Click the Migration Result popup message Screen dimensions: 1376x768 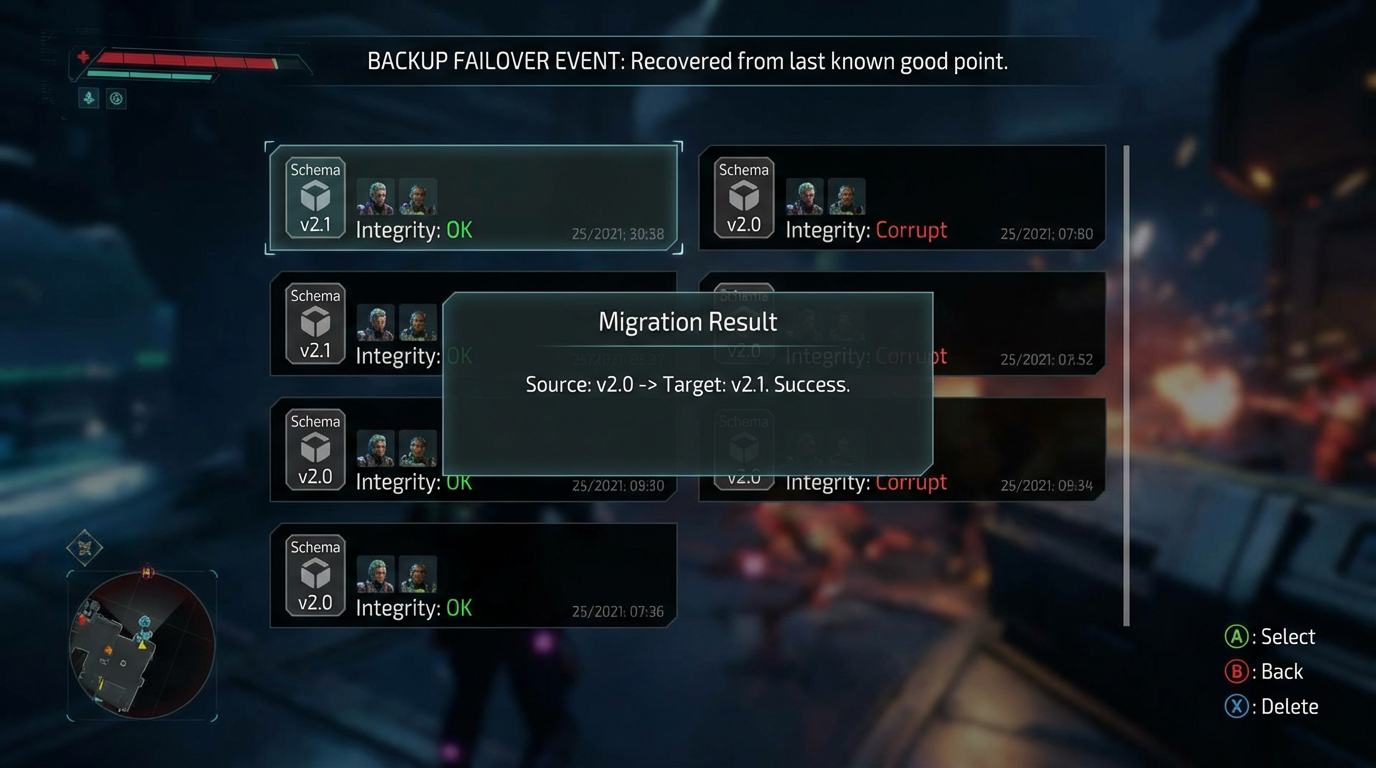688,384
